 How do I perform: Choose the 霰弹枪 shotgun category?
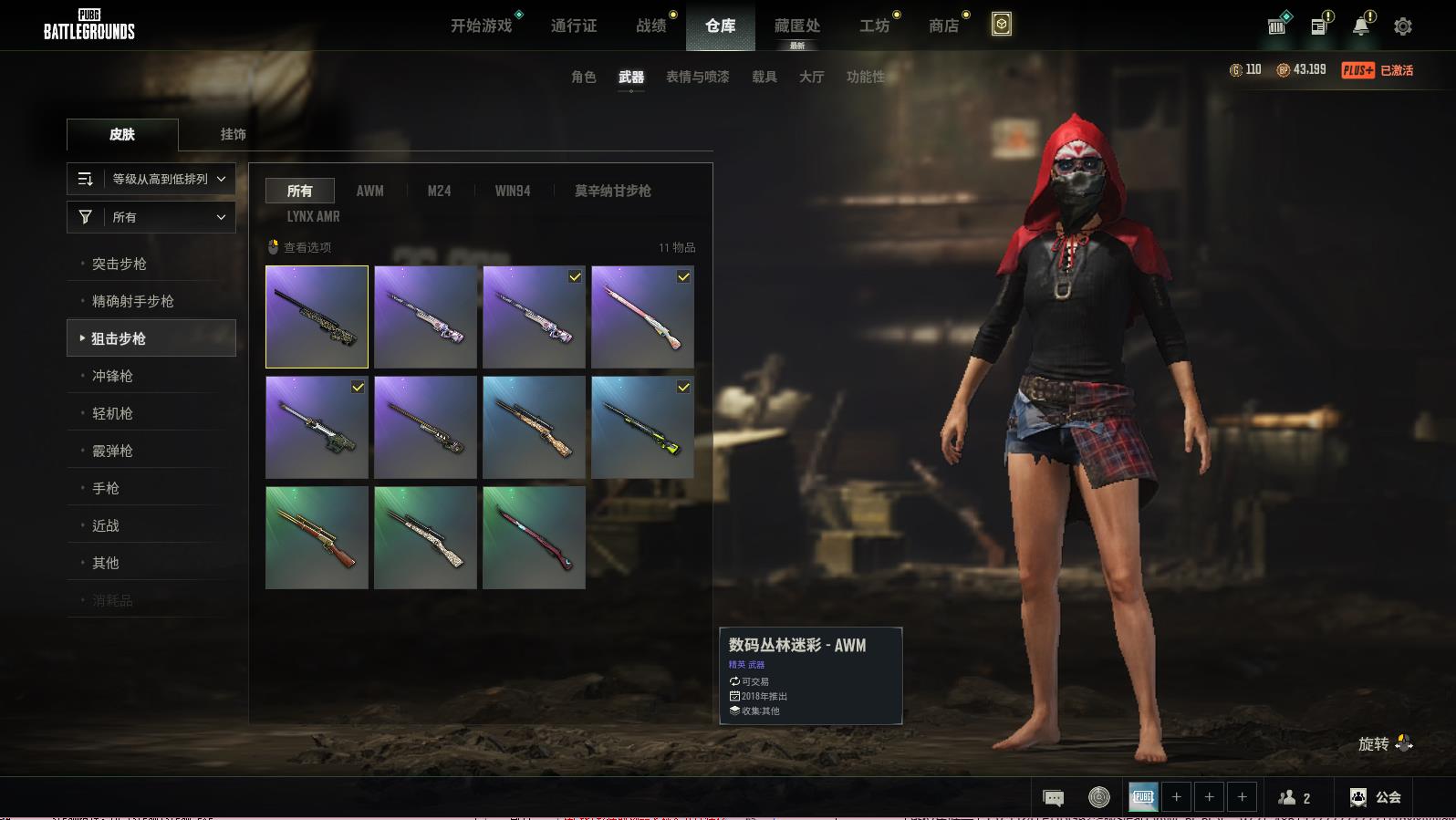click(112, 451)
